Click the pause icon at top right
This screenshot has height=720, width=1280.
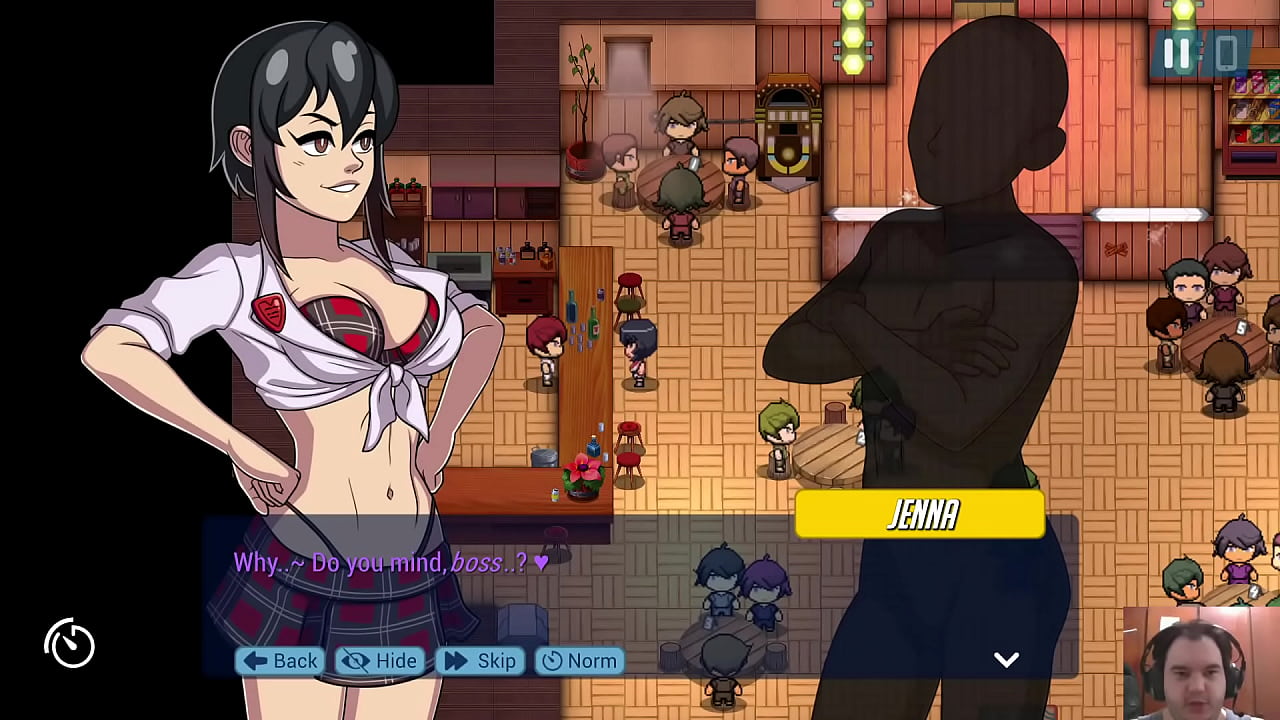1176,55
